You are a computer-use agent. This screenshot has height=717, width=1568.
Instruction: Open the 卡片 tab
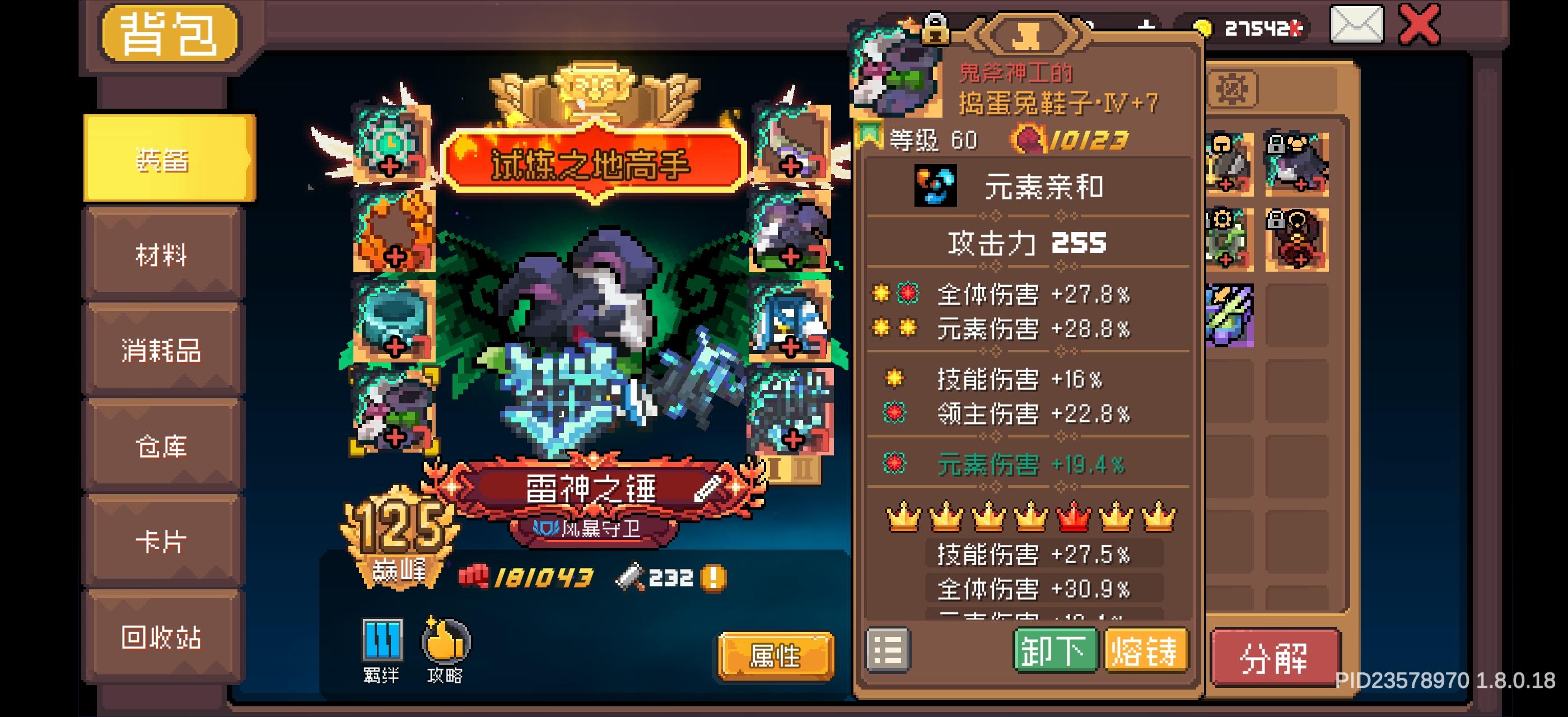(161, 542)
